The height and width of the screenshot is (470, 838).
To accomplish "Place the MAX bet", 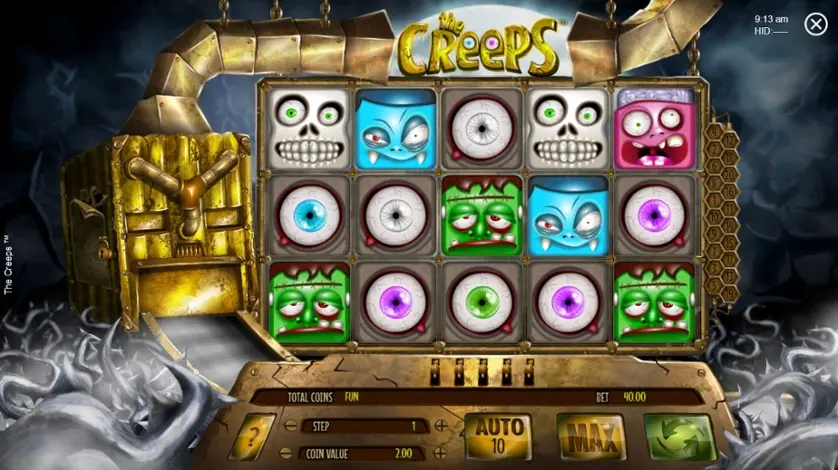I will [x=590, y=437].
